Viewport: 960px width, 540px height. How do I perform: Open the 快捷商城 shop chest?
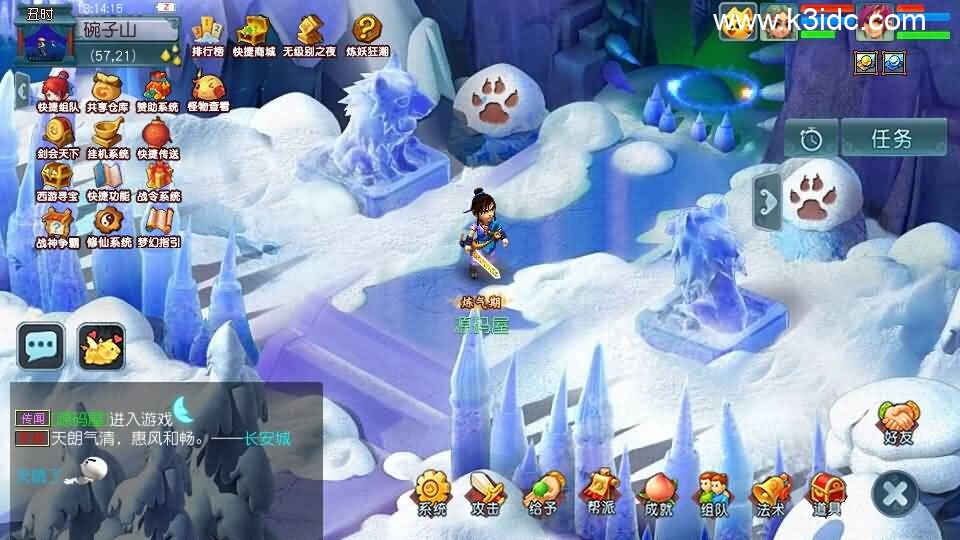click(254, 33)
